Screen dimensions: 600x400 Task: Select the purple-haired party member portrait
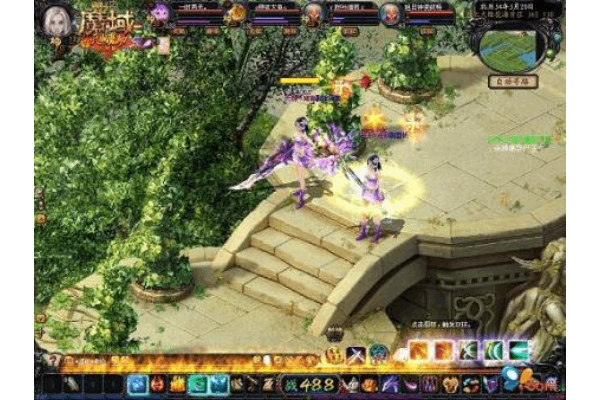tap(160, 12)
